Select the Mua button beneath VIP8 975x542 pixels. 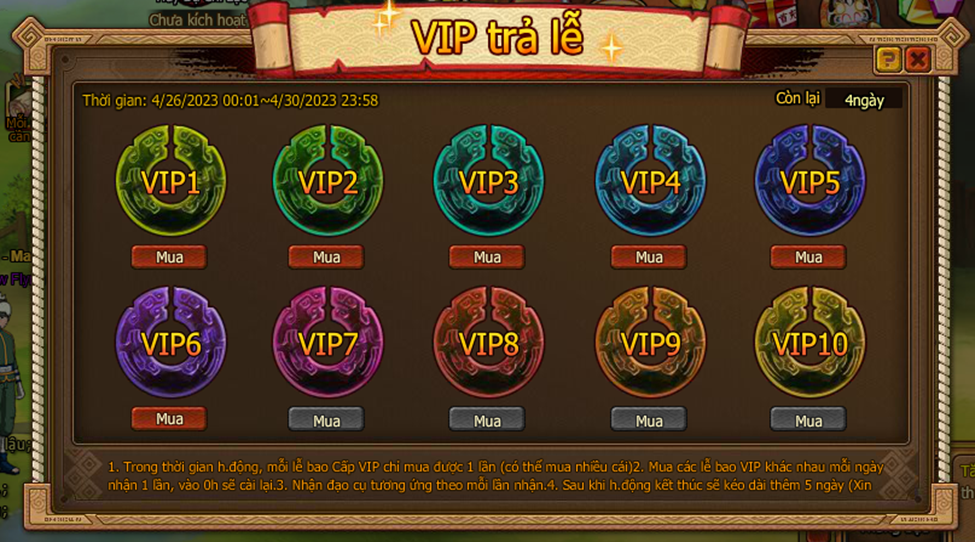(487, 420)
